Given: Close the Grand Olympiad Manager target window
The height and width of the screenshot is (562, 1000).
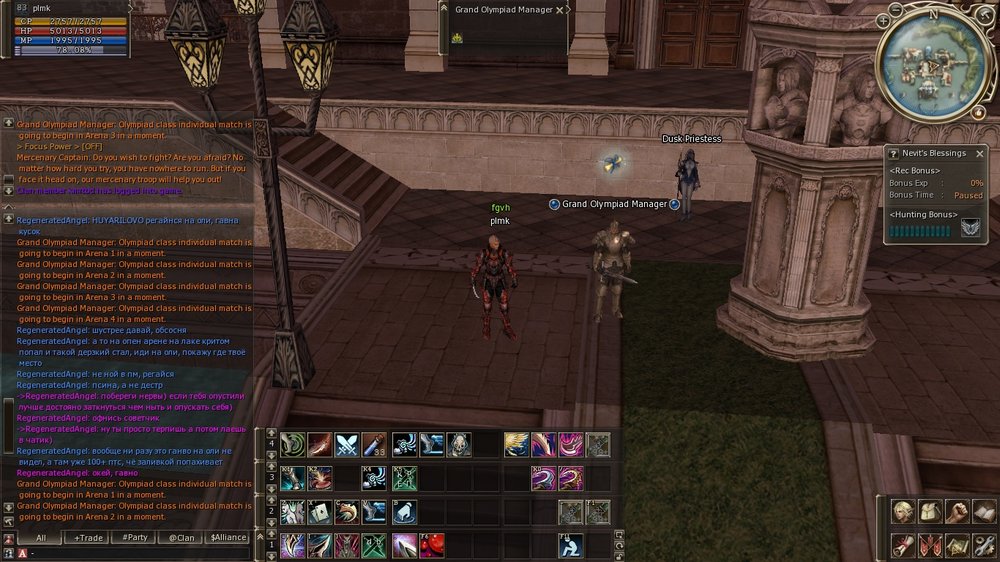Looking at the screenshot, I should (x=560, y=10).
